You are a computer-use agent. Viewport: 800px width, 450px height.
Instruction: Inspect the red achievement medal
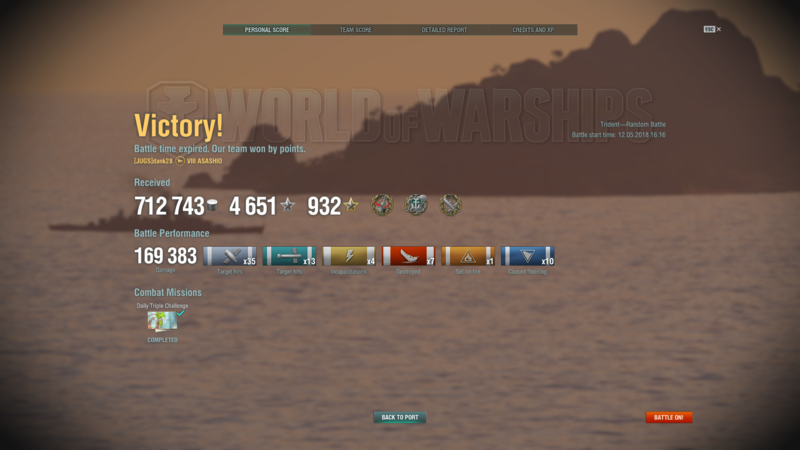tap(382, 206)
